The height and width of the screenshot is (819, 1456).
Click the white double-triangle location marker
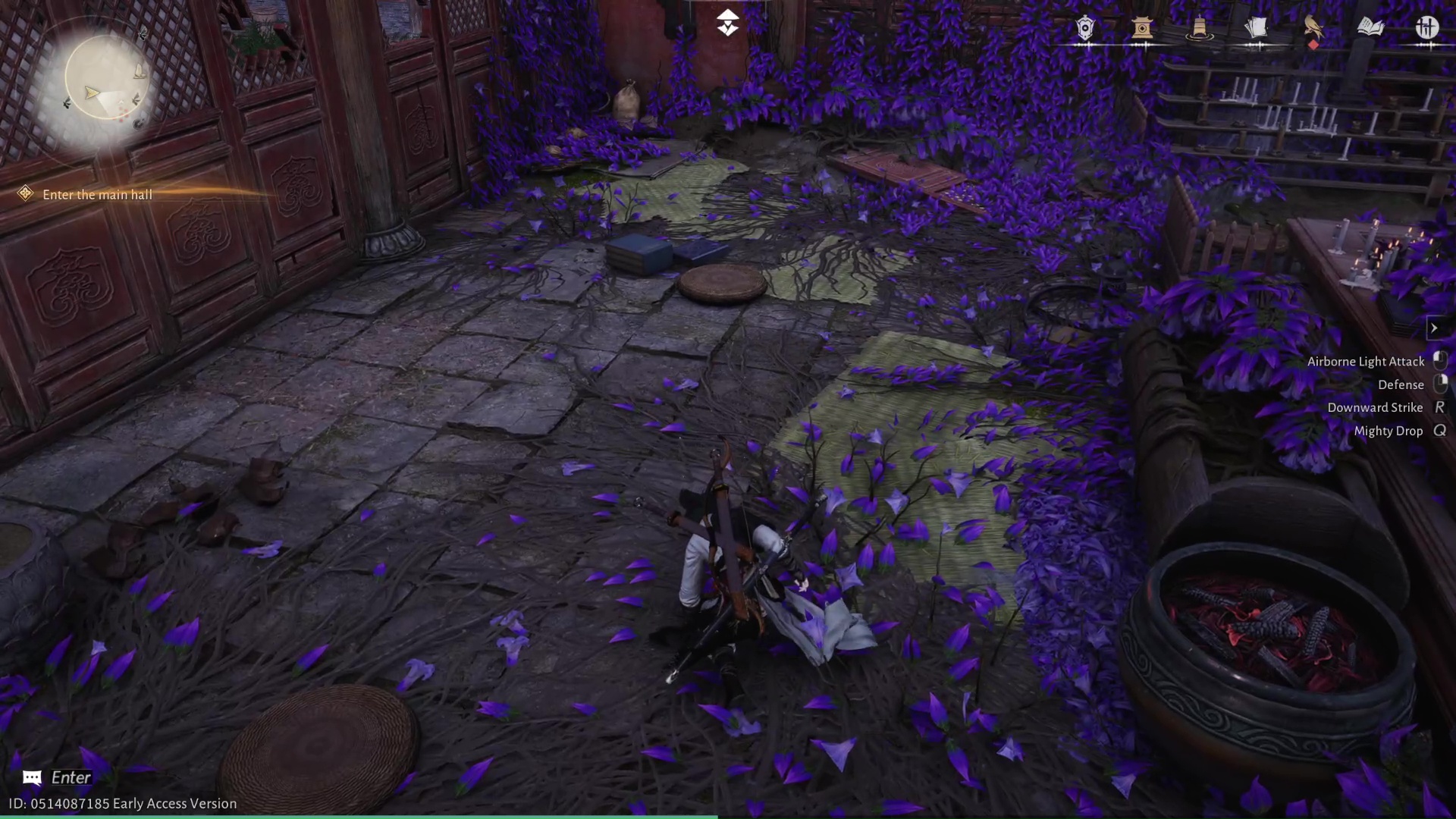[x=728, y=22]
